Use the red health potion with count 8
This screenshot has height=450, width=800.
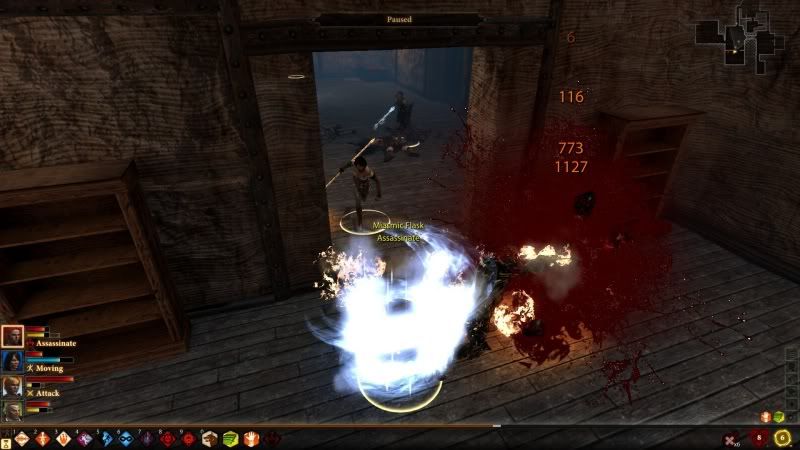click(x=758, y=438)
